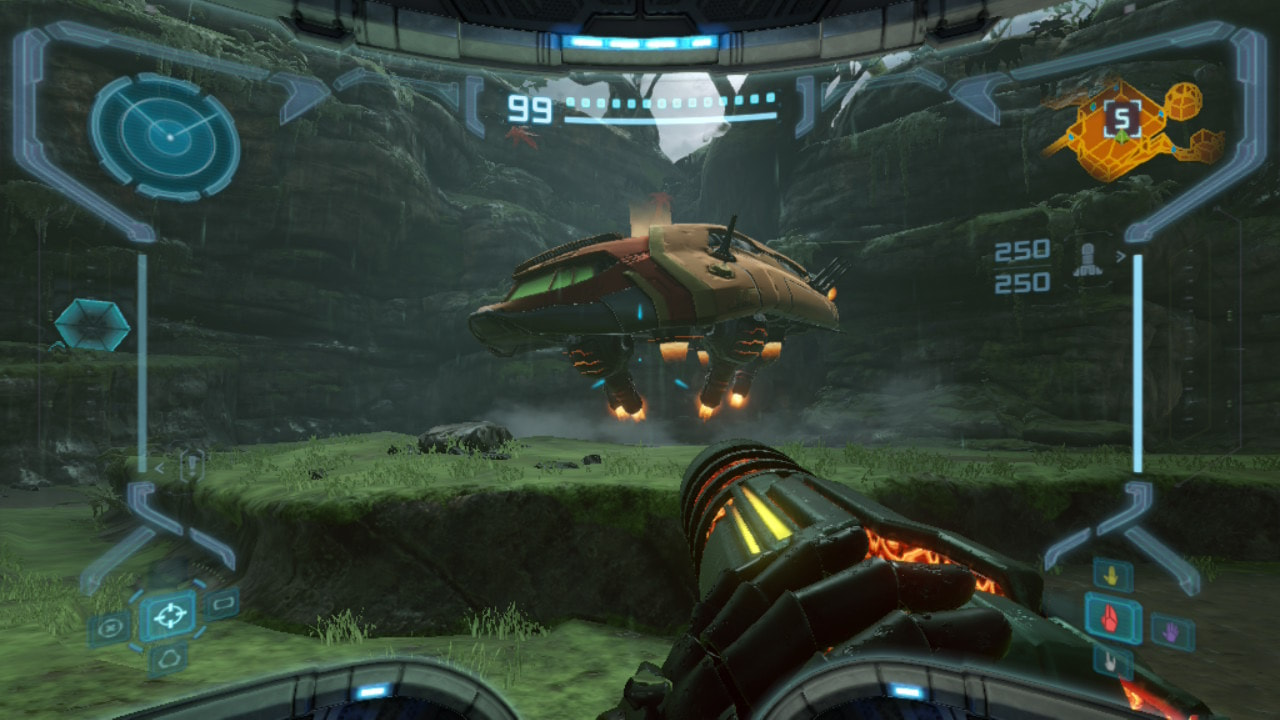This screenshot has height=720, width=1280.
Task: Equip the white Ice Beam hand
Action: 1112,661
